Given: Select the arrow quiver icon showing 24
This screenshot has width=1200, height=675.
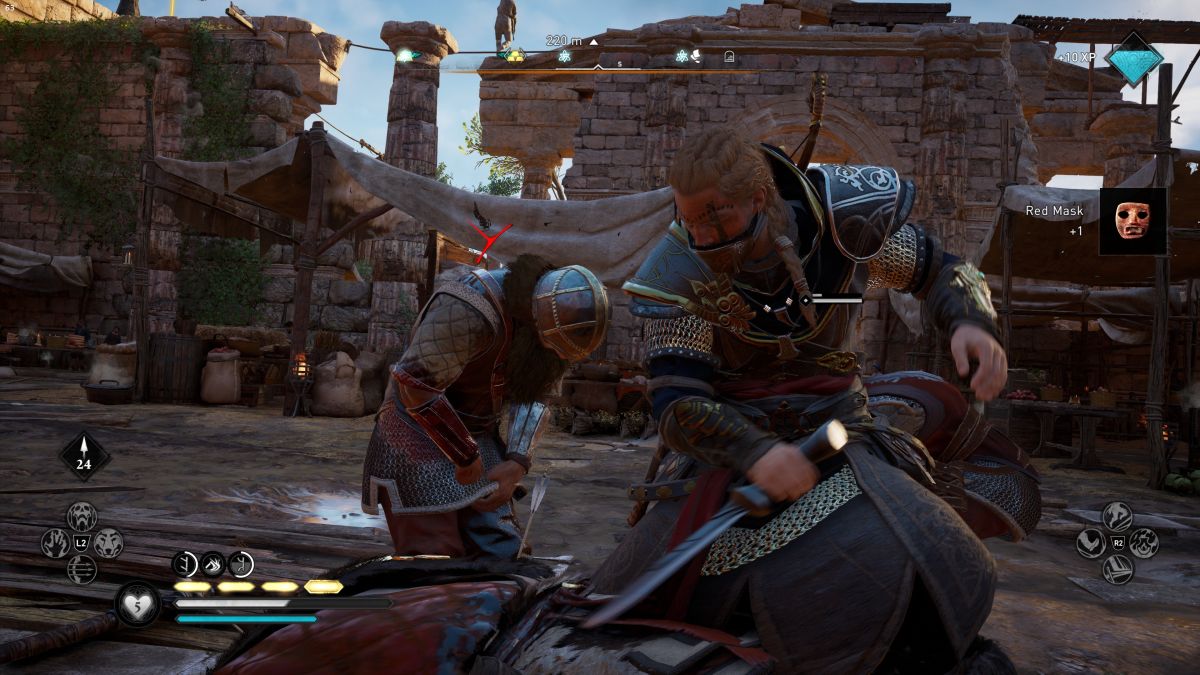Looking at the screenshot, I should 84,456.
